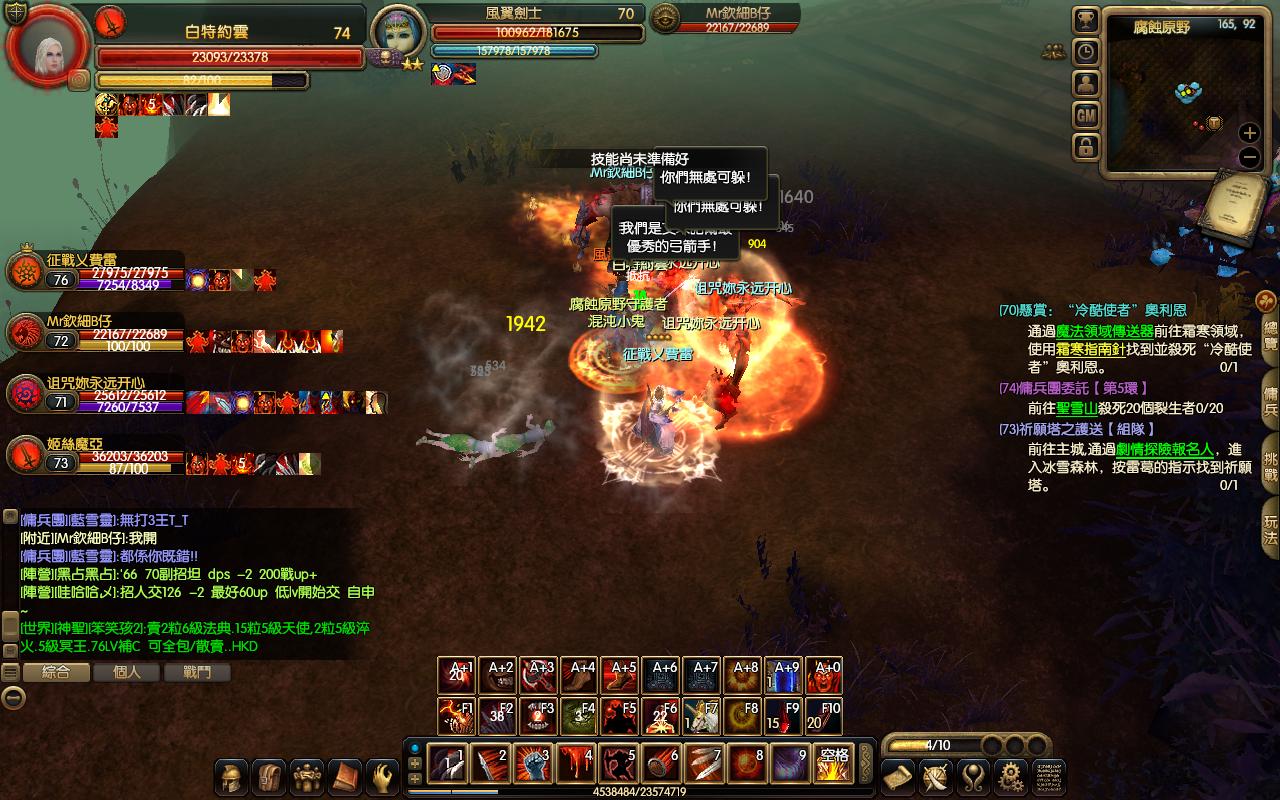The height and width of the screenshot is (800, 1280).
Task: Use the 空格 flame skill slot
Action: (833, 764)
